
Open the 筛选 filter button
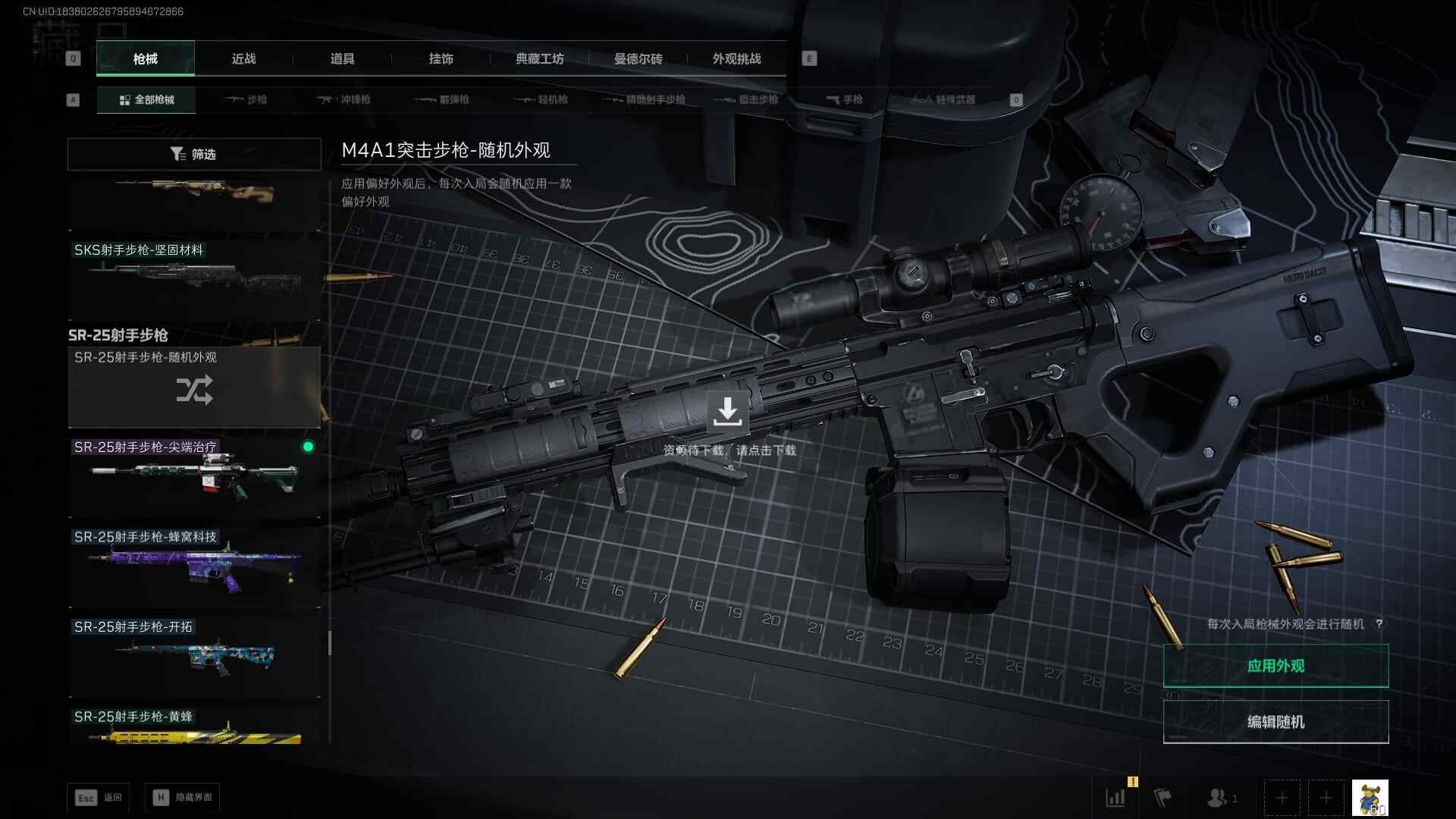click(194, 155)
